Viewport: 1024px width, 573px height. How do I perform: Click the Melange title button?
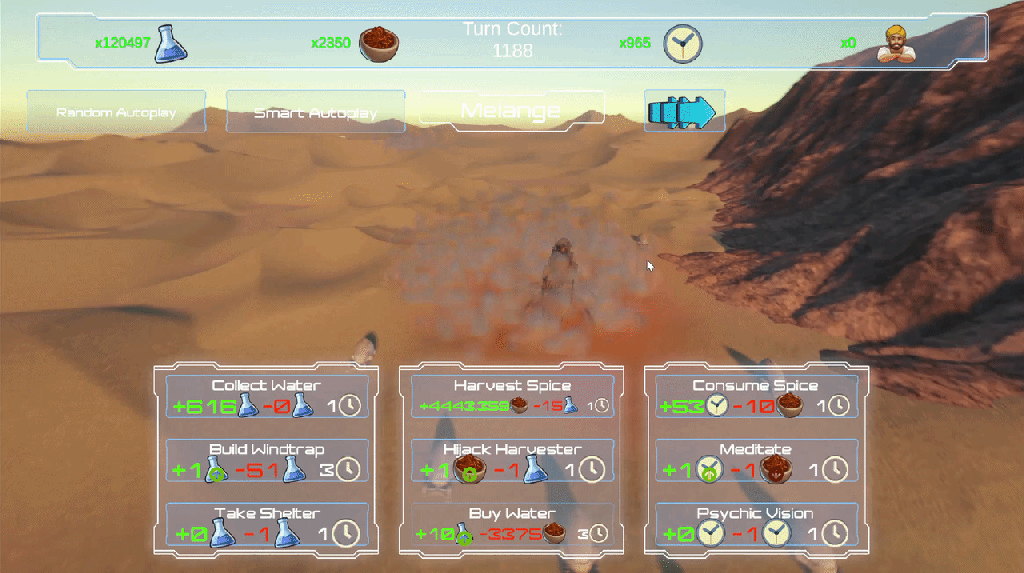[511, 109]
